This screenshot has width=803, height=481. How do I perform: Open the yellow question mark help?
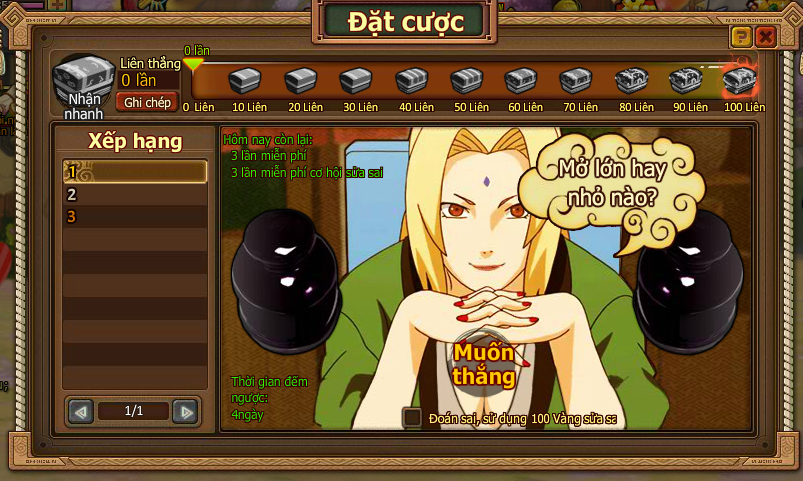click(x=741, y=38)
